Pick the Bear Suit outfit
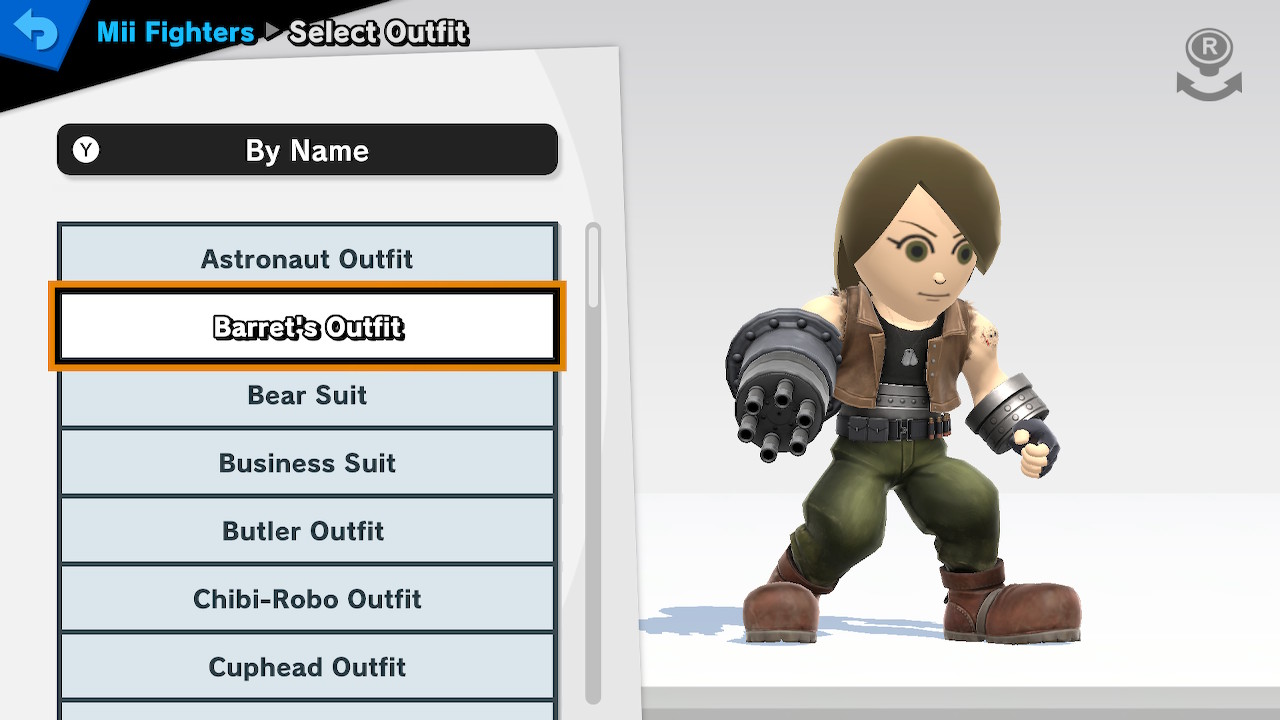 pos(307,395)
